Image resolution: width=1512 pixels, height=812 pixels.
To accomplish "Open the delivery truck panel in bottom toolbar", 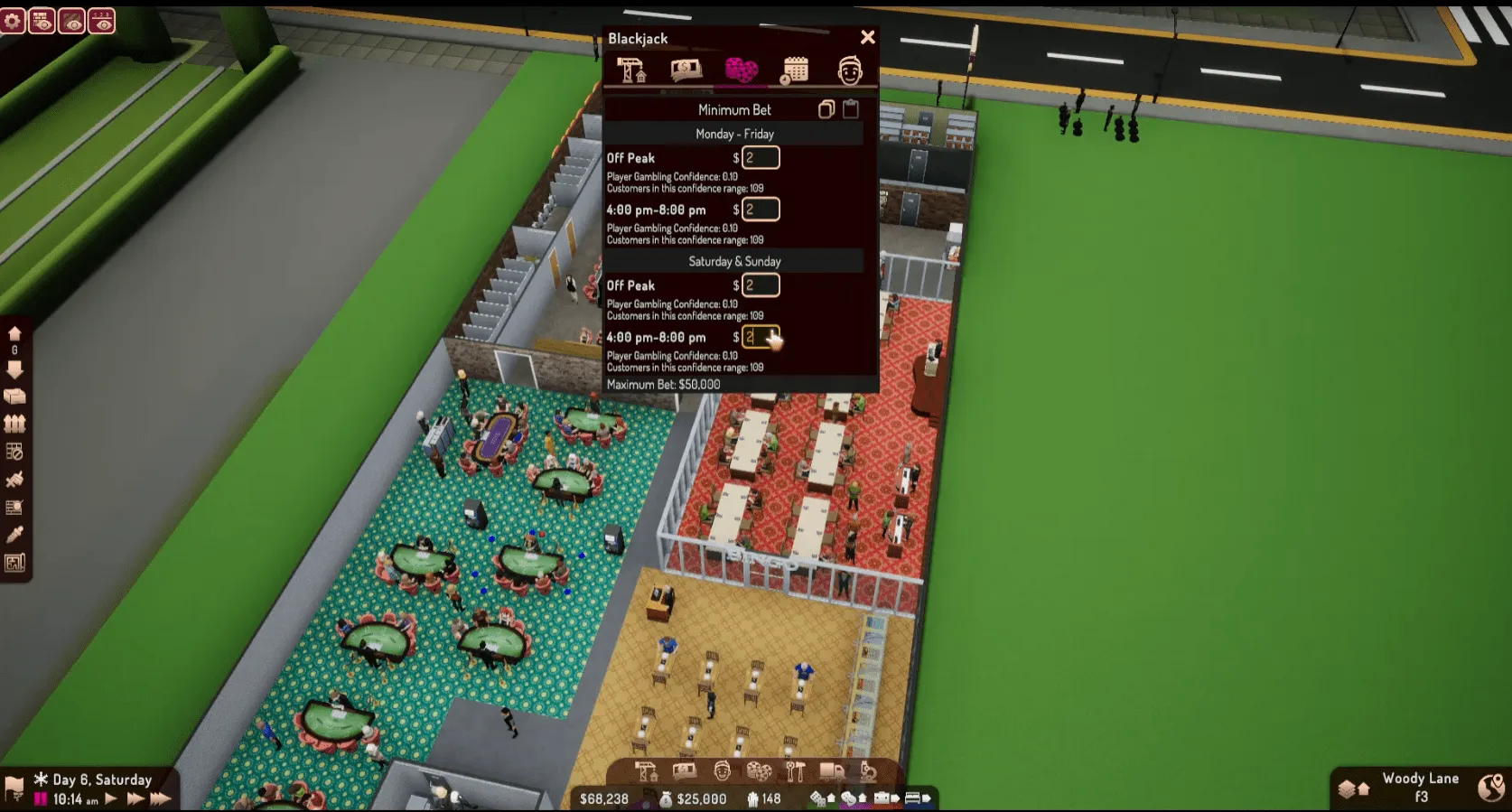I will [x=832, y=772].
